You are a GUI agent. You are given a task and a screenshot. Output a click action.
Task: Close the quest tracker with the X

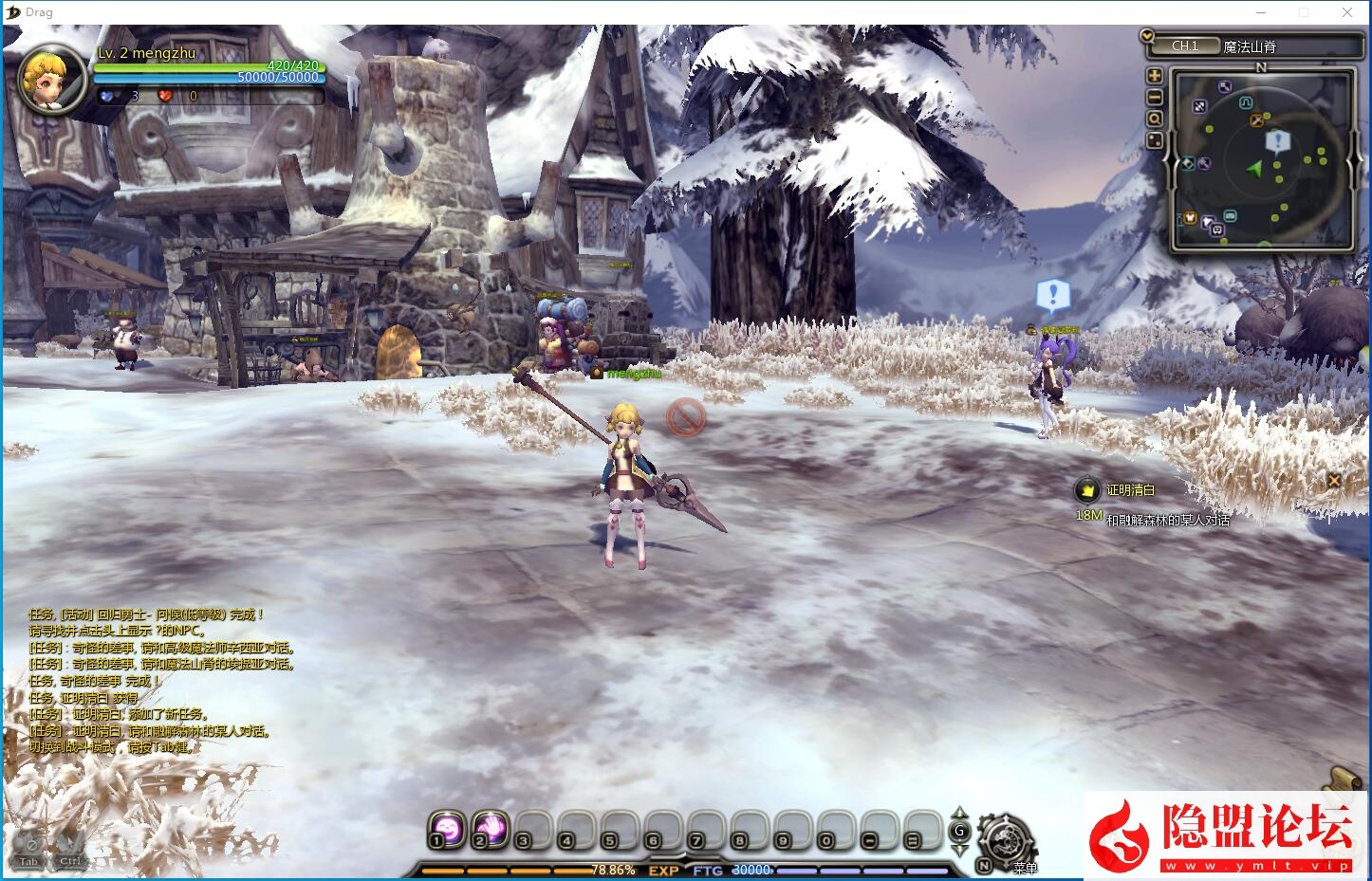tap(1333, 480)
